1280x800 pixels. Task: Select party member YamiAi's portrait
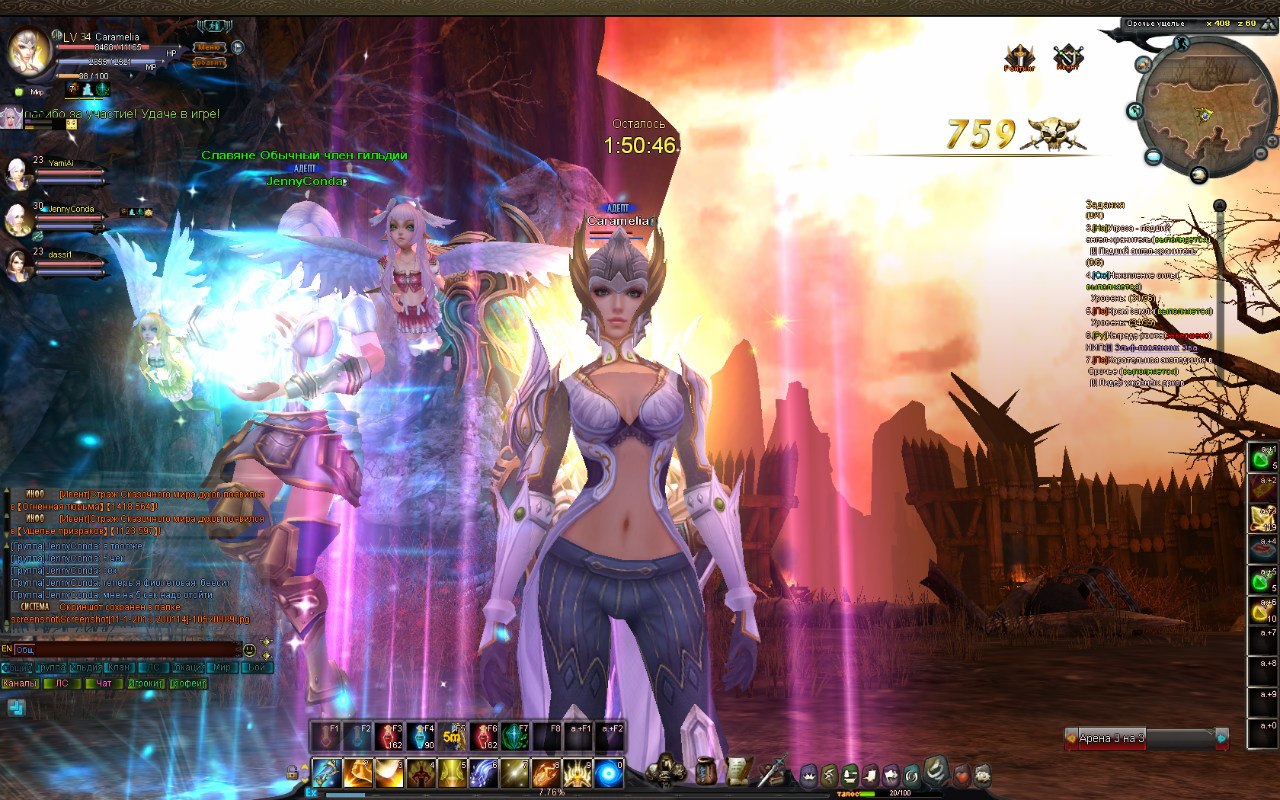(x=19, y=170)
